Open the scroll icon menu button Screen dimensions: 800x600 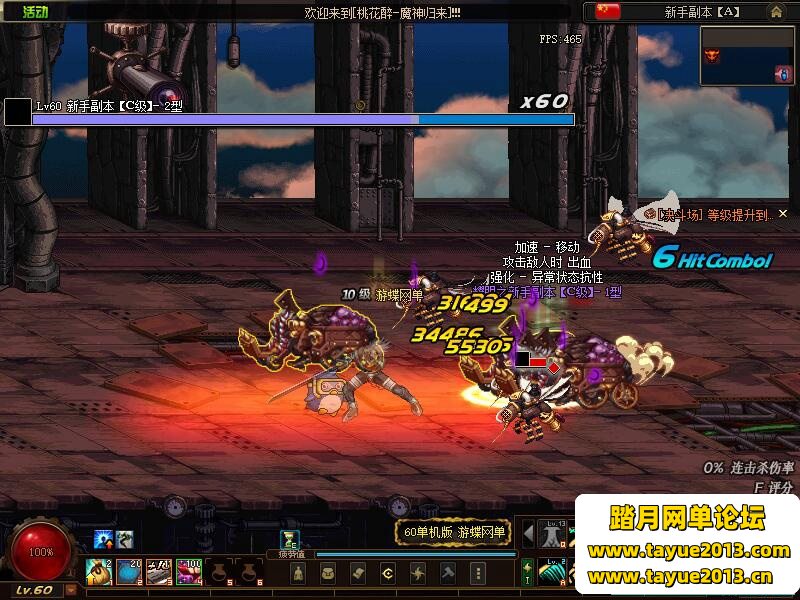pyautogui.click(x=358, y=573)
